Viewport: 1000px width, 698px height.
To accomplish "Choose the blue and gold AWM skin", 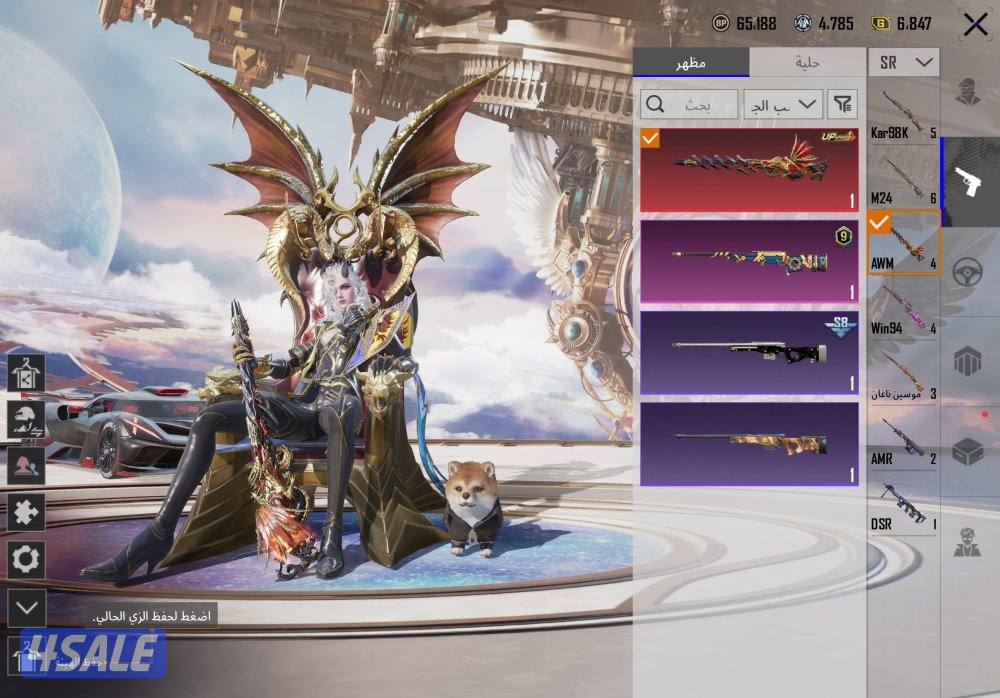I will click(x=749, y=262).
